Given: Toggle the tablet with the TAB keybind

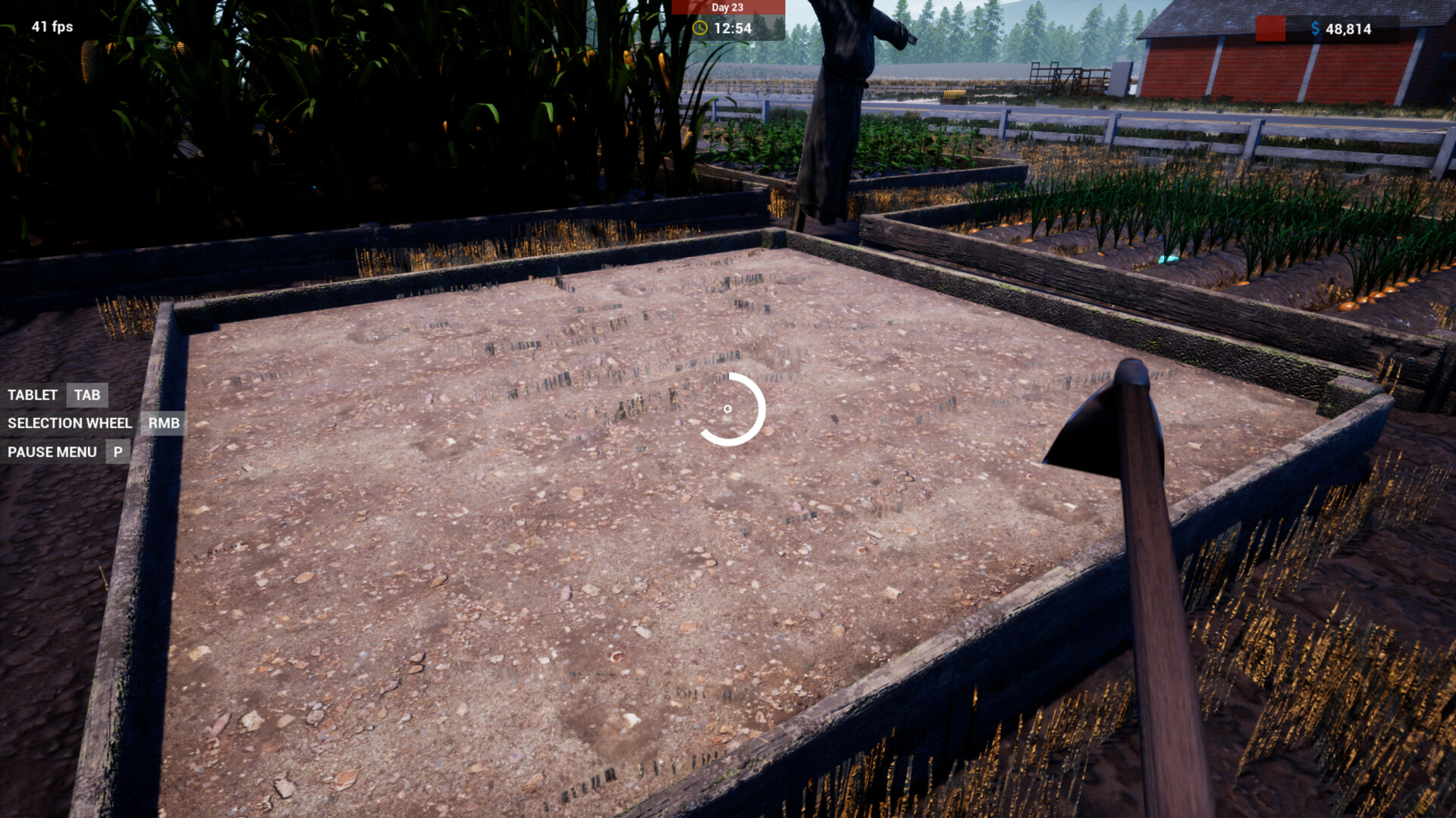Looking at the screenshot, I should (86, 395).
